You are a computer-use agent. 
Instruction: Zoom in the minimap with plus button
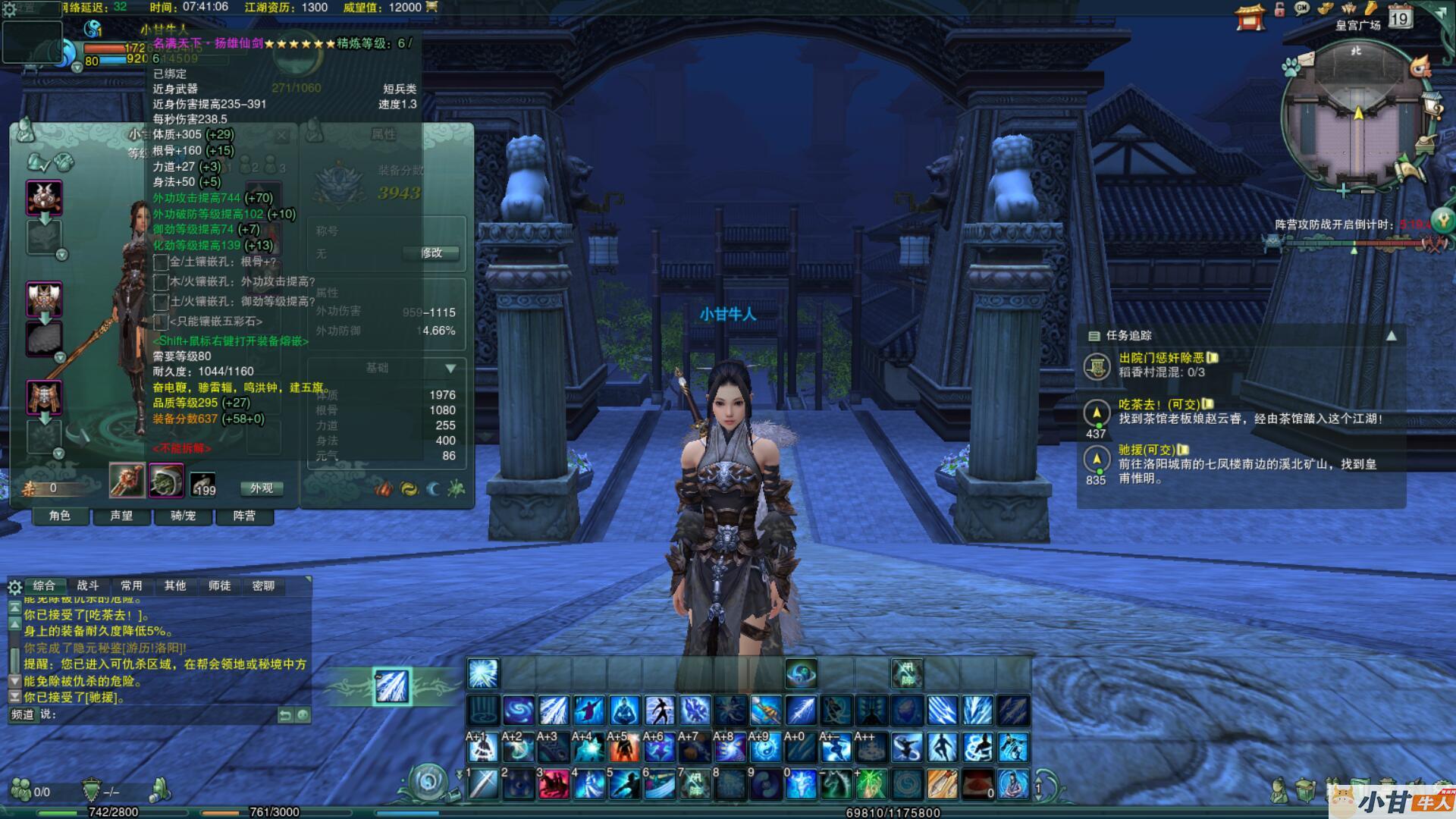coord(1343,190)
